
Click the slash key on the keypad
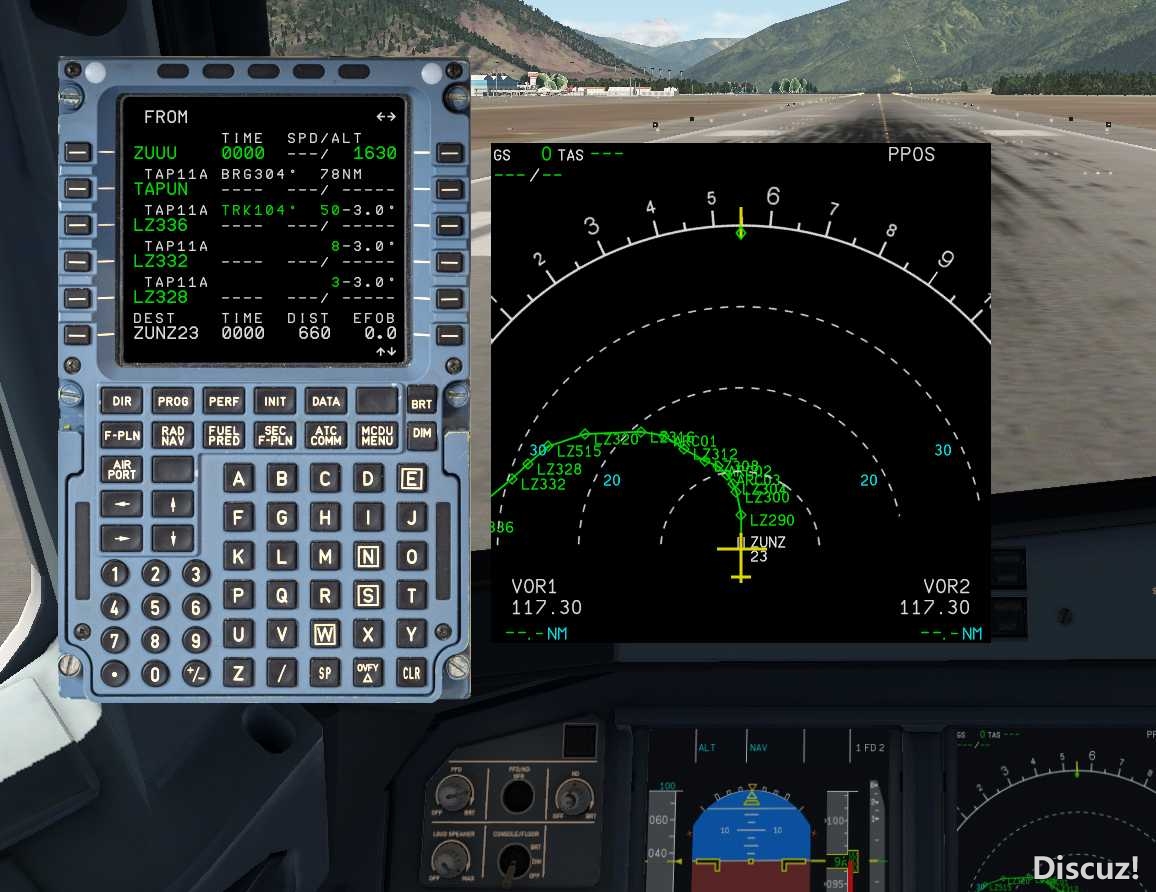[x=281, y=673]
